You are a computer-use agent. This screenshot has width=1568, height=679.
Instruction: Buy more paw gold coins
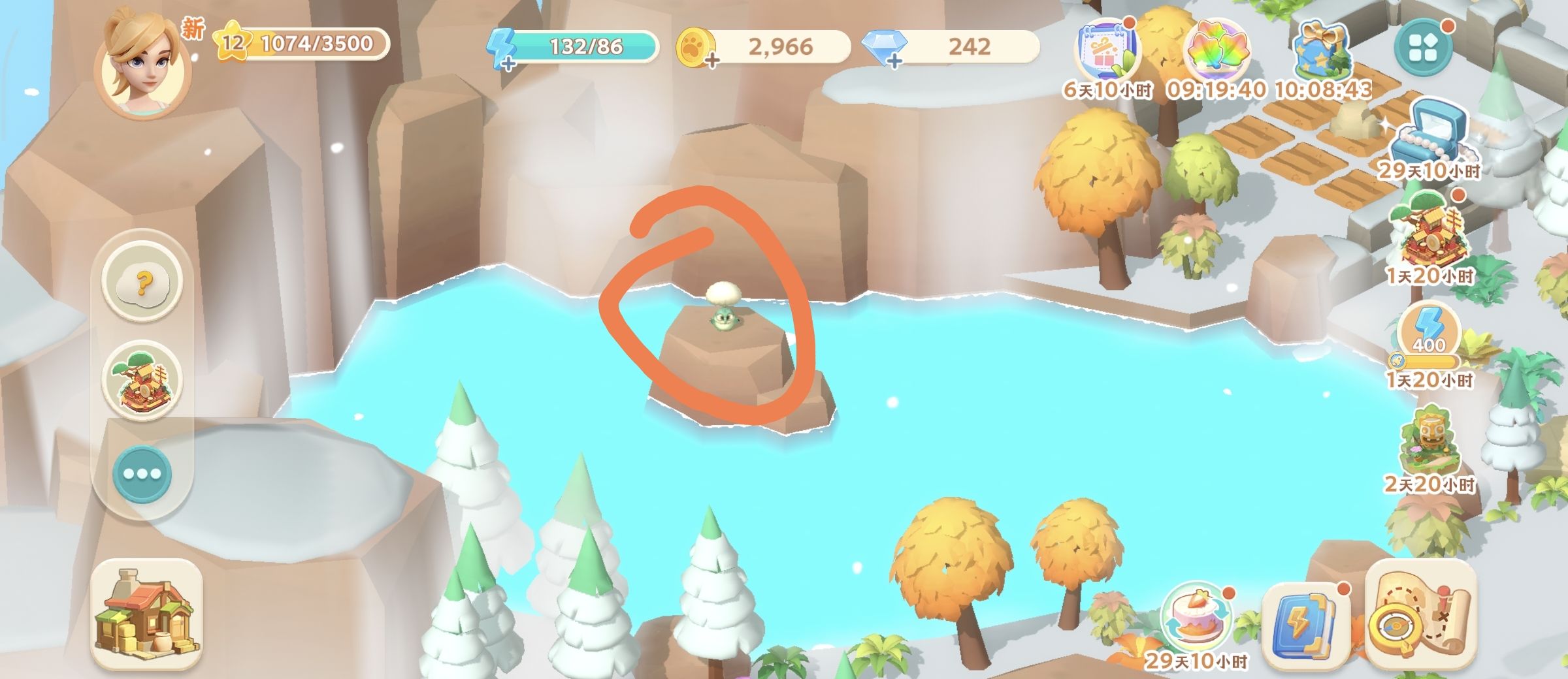pos(711,61)
